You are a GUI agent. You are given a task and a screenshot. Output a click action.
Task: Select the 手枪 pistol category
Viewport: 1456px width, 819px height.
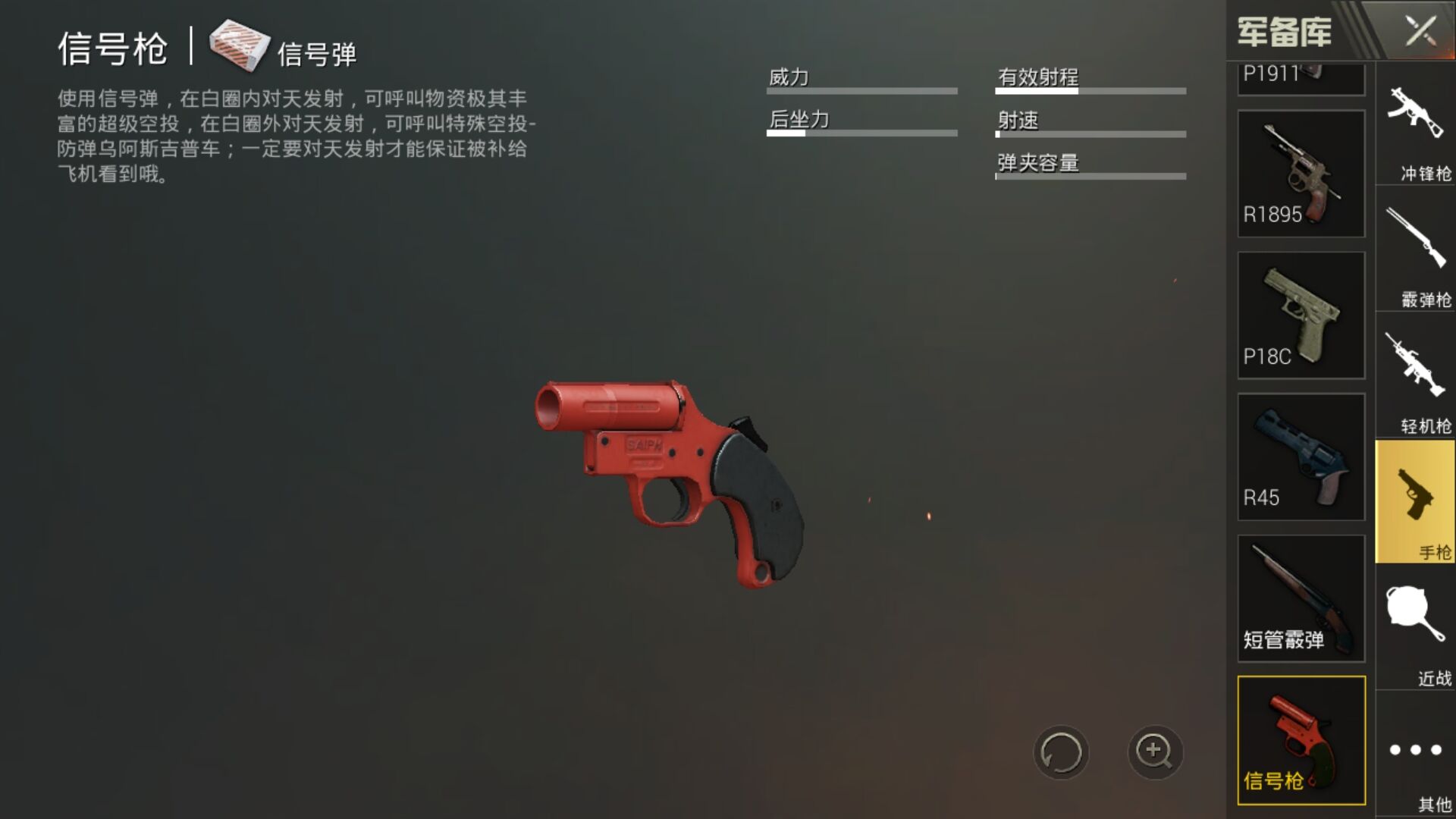coord(1416,504)
